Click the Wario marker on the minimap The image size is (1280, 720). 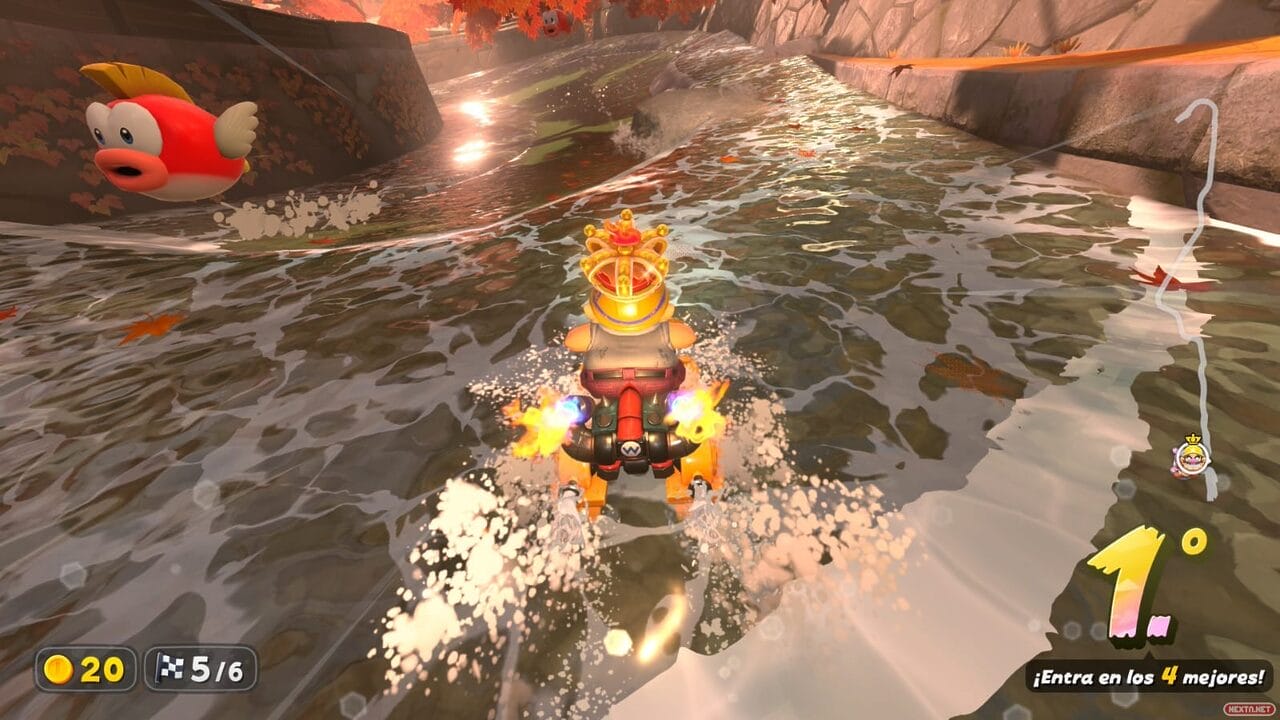(1190, 457)
